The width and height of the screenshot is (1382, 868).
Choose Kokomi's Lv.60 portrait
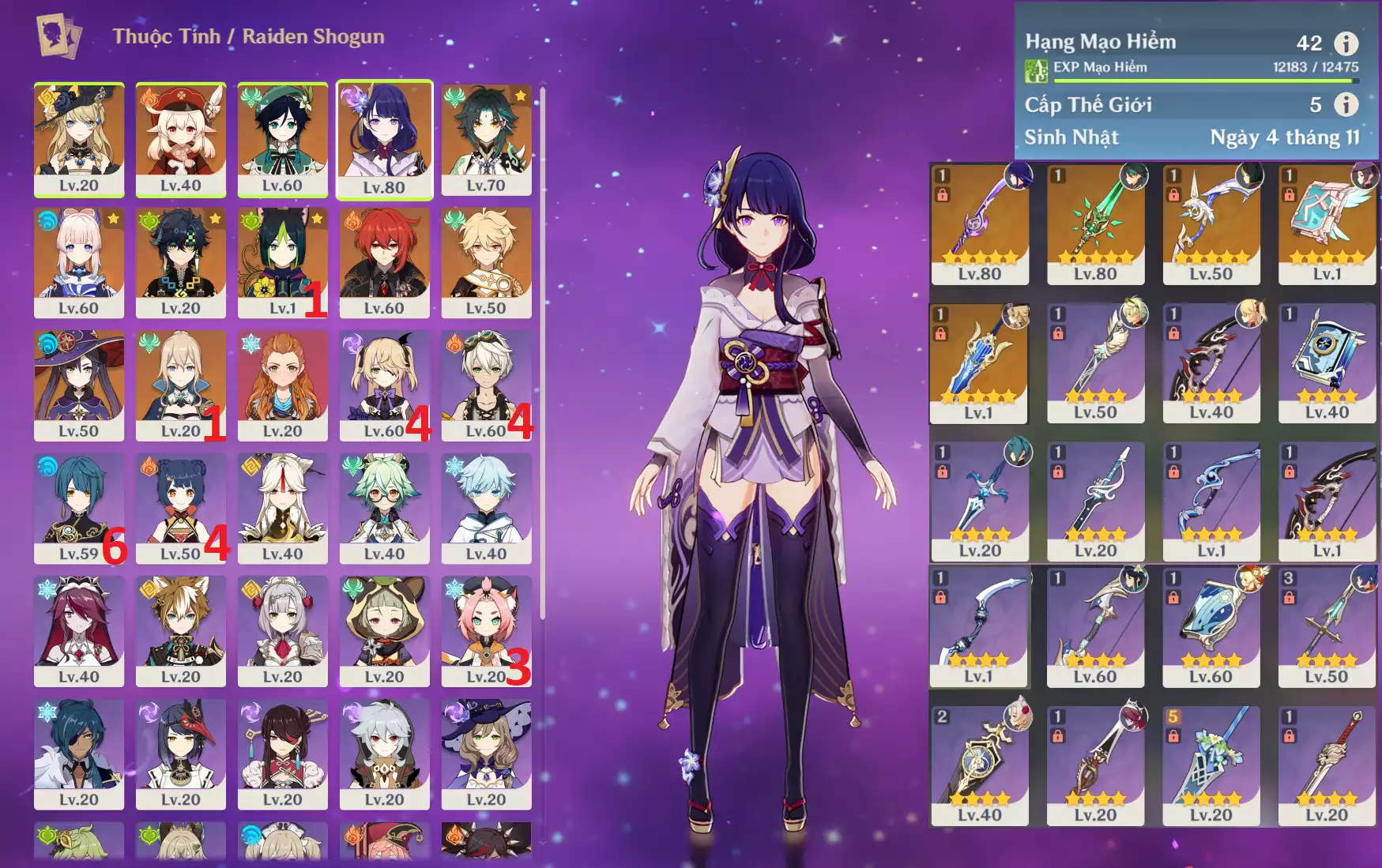[x=79, y=262]
